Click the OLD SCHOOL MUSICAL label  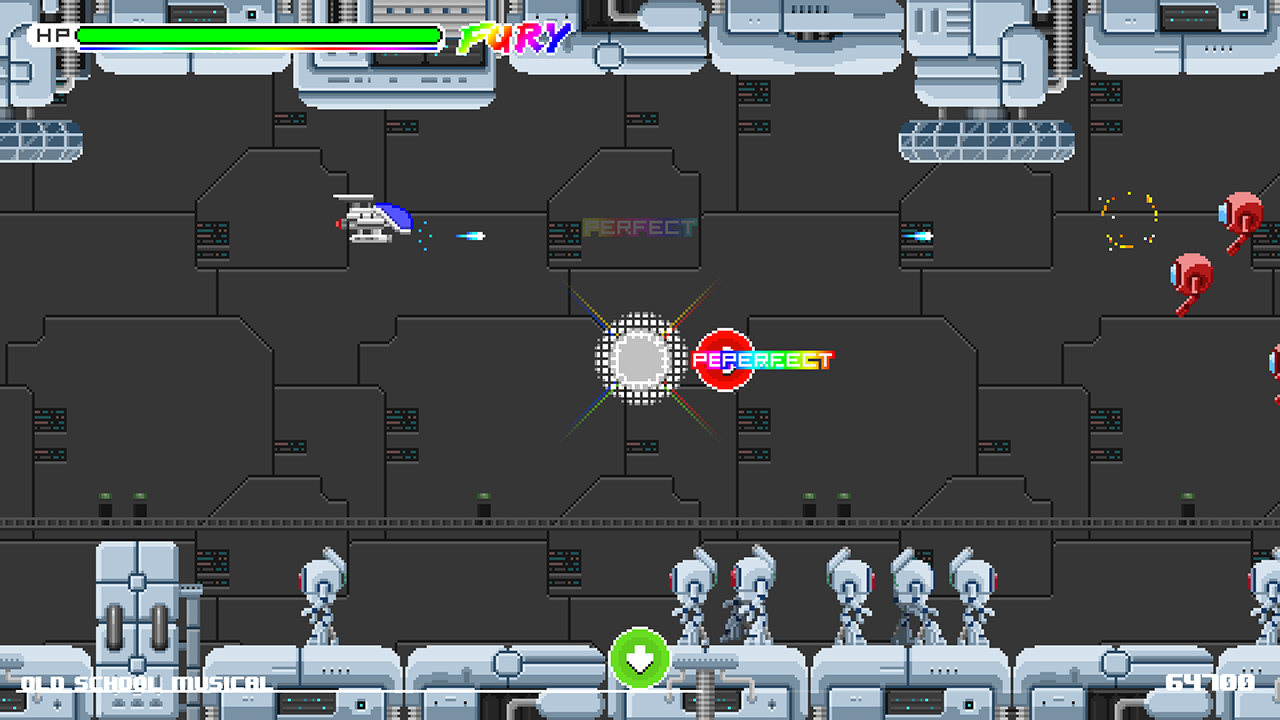click(146, 685)
